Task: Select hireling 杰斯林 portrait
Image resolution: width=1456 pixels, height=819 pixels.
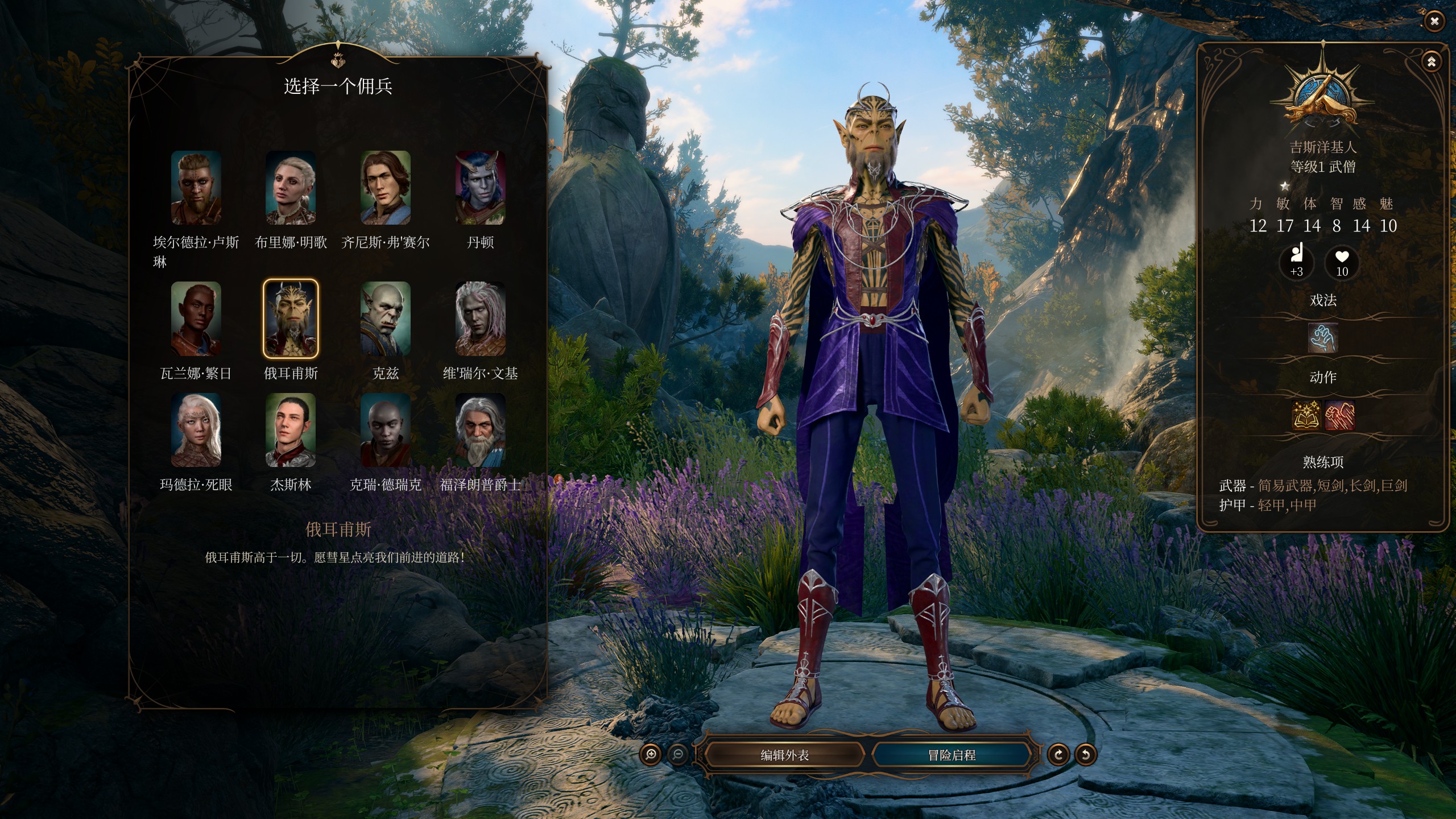Action: click(291, 430)
